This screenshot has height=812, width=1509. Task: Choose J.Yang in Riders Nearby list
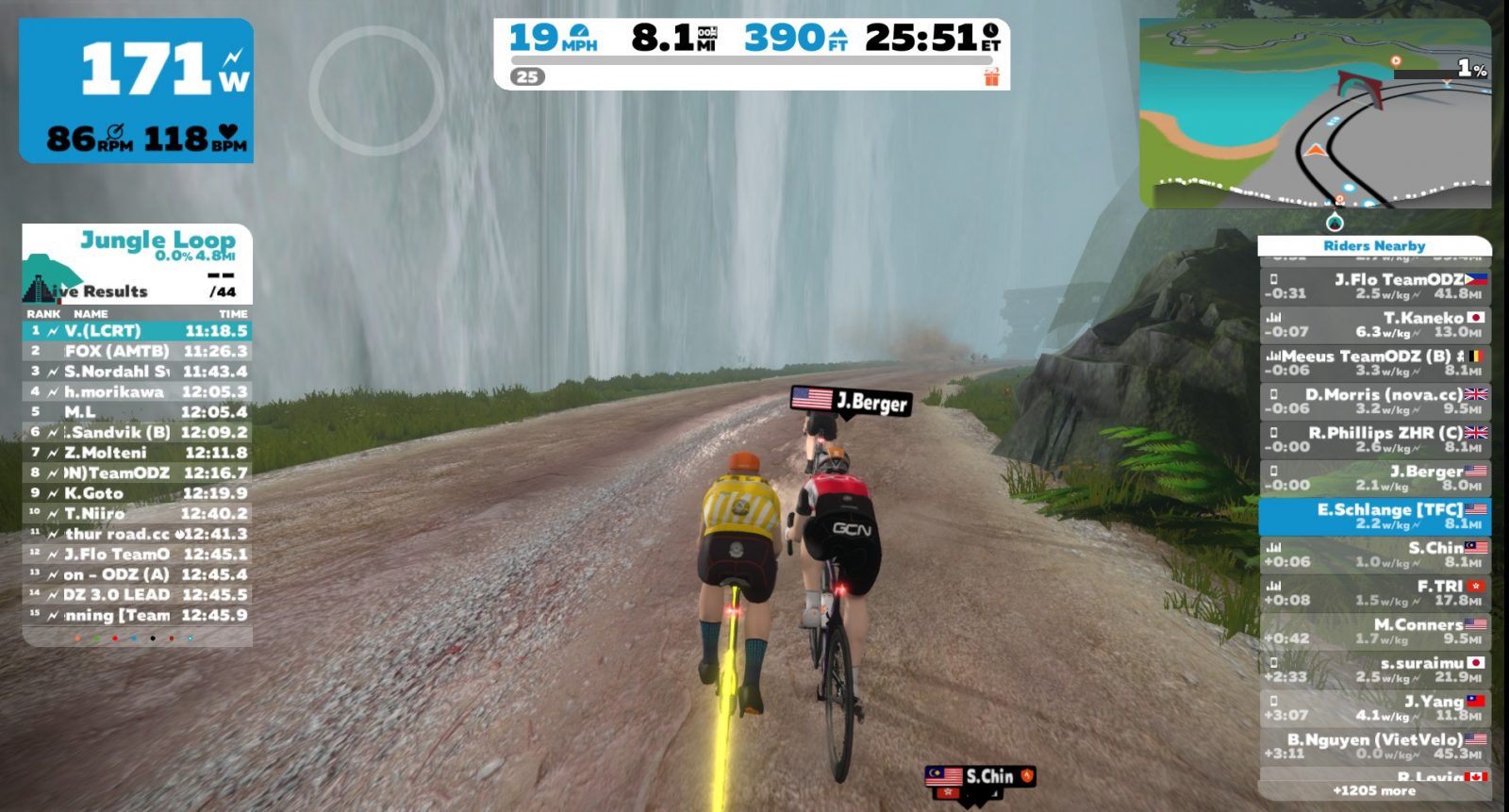tap(1375, 708)
